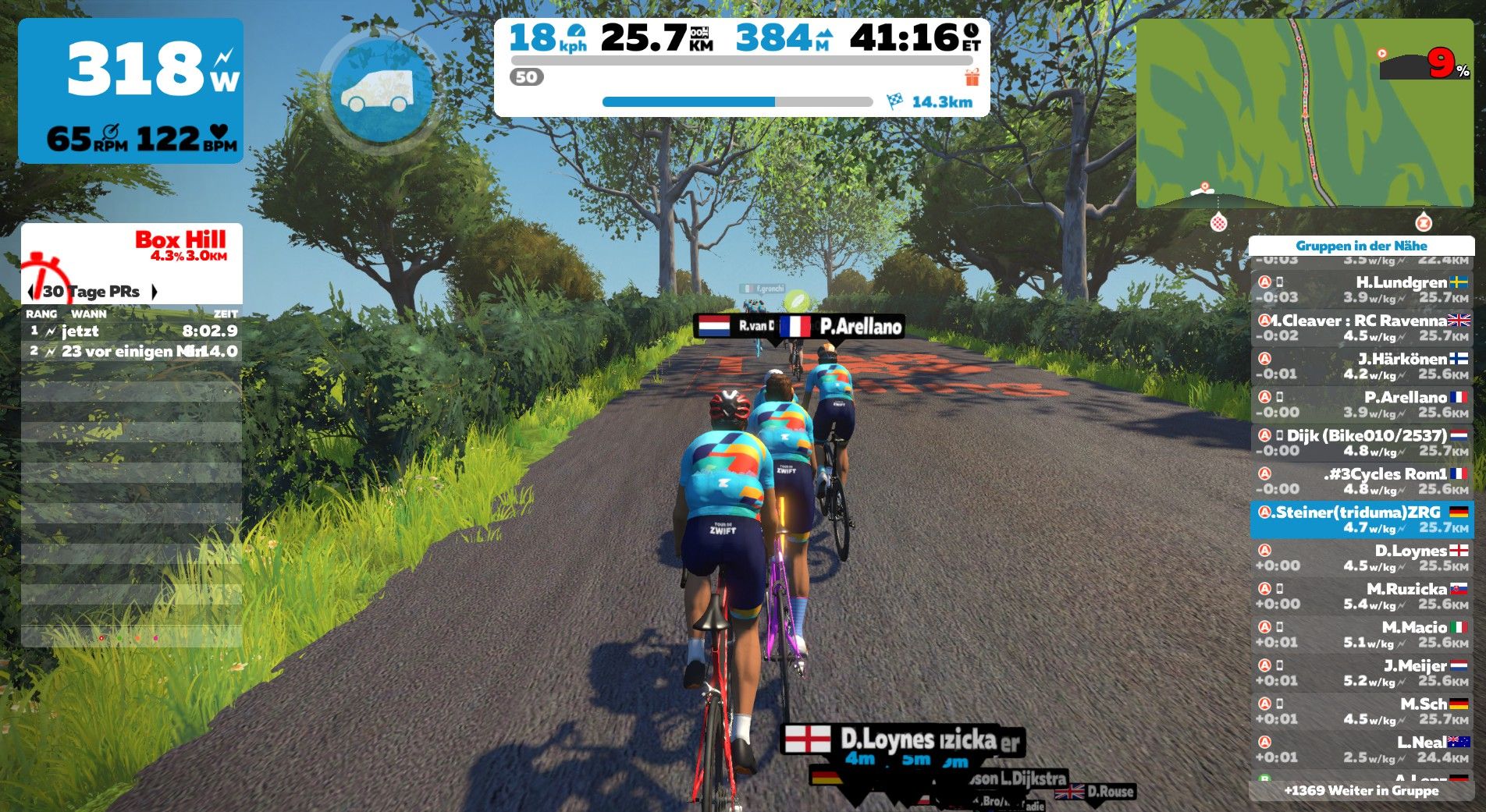Select J.Härkönen rider row
Viewport: 1486px width, 812px height.
(x=1361, y=366)
